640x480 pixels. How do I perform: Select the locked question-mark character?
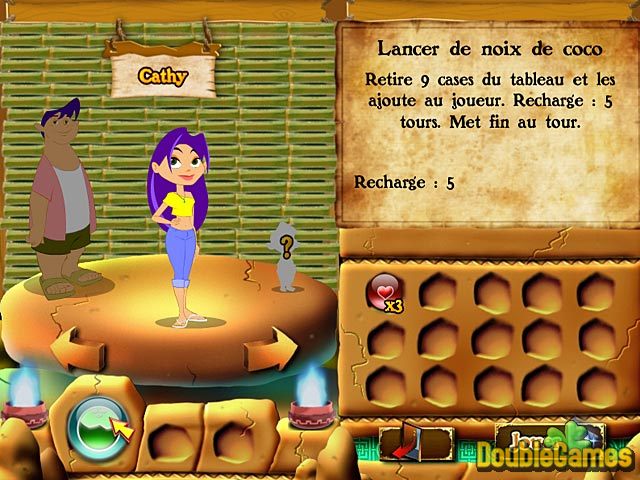285,258
